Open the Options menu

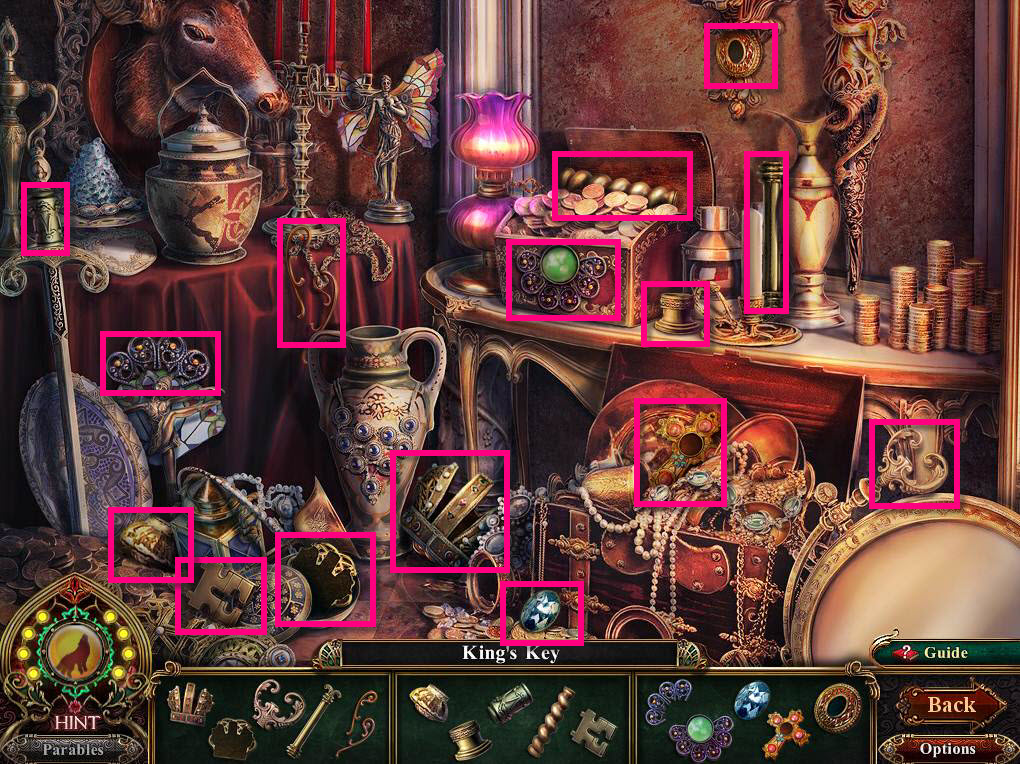[947, 748]
